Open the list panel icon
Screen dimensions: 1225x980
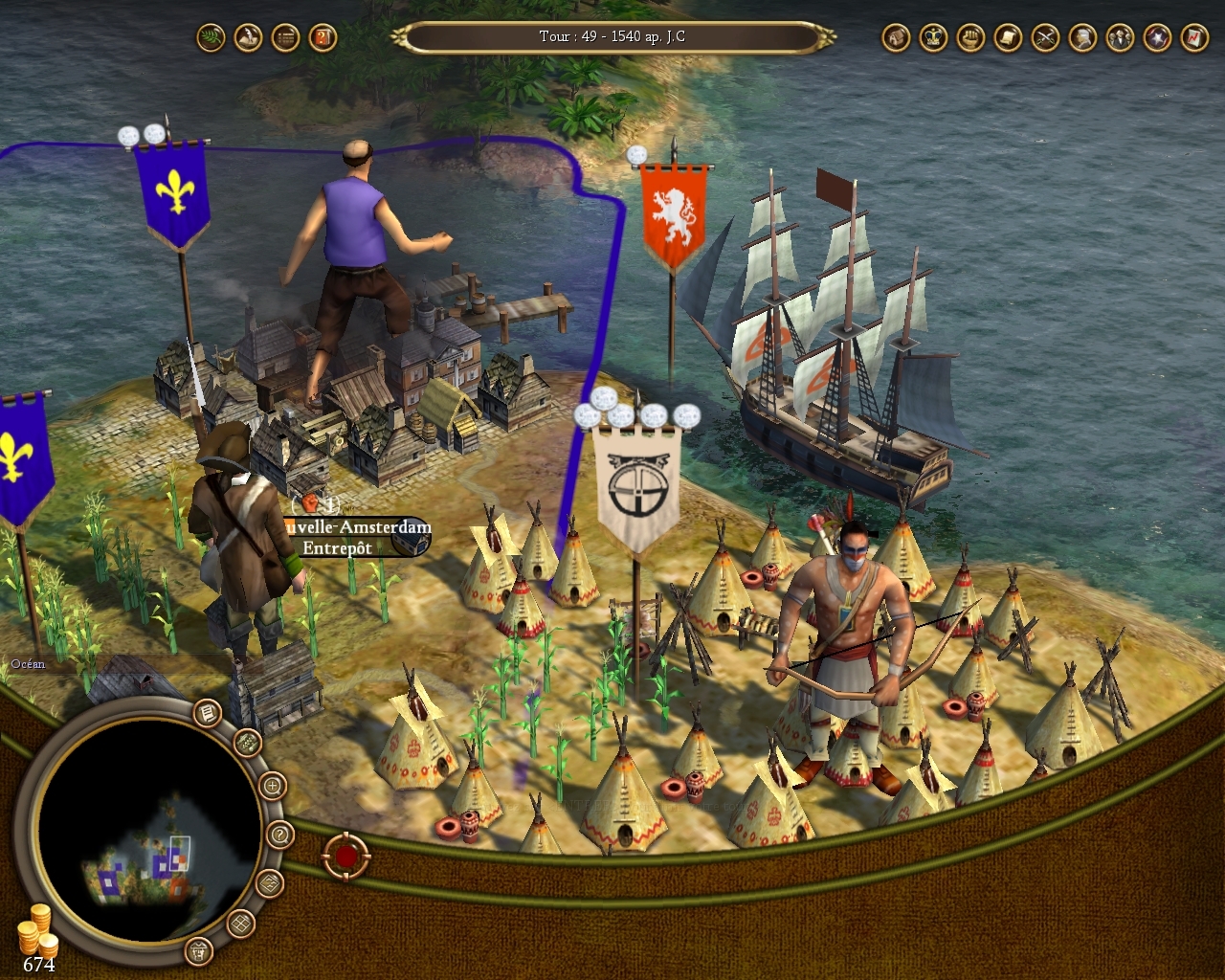pyautogui.click(x=285, y=38)
